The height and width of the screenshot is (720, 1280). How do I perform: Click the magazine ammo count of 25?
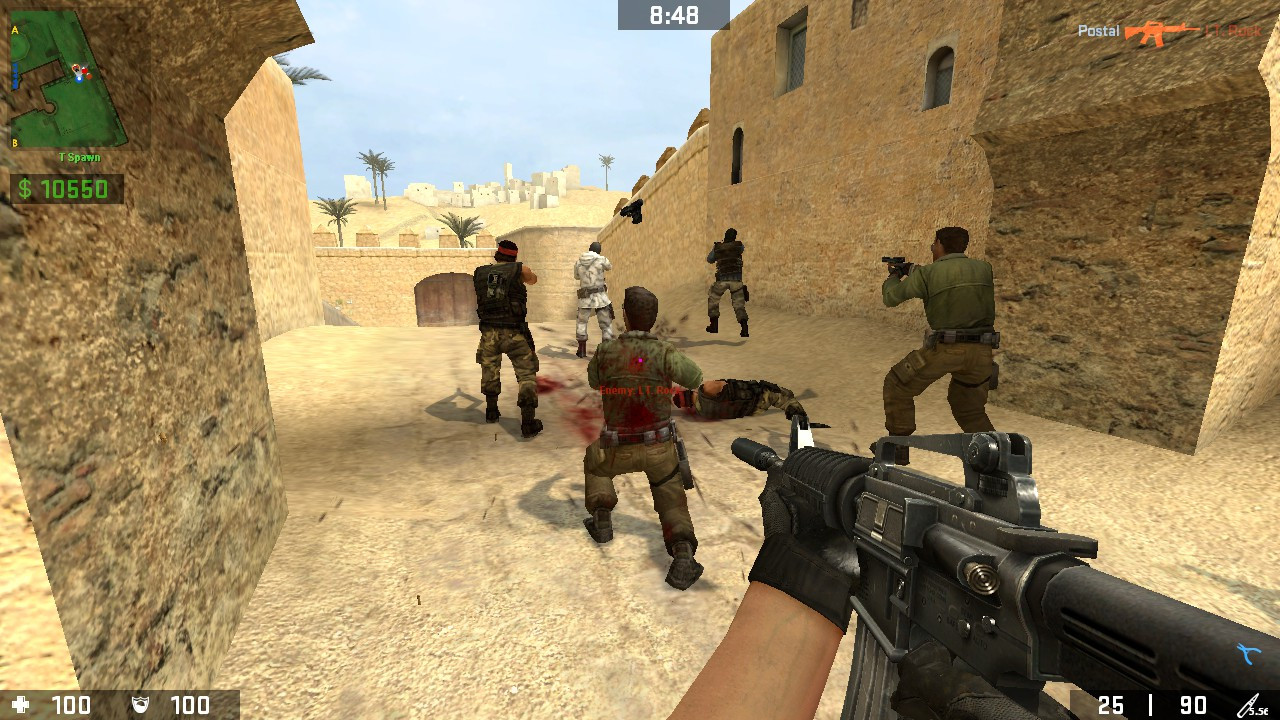(x=1111, y=703)
